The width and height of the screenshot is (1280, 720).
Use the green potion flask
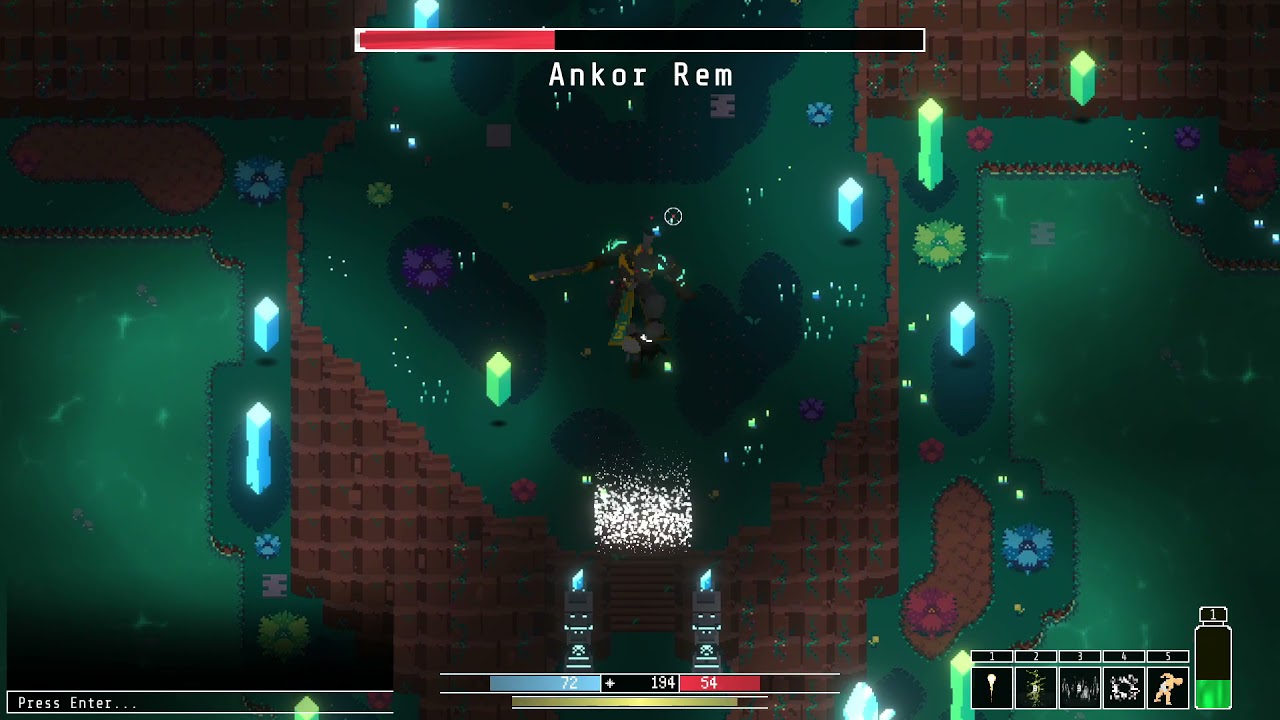1213,668
